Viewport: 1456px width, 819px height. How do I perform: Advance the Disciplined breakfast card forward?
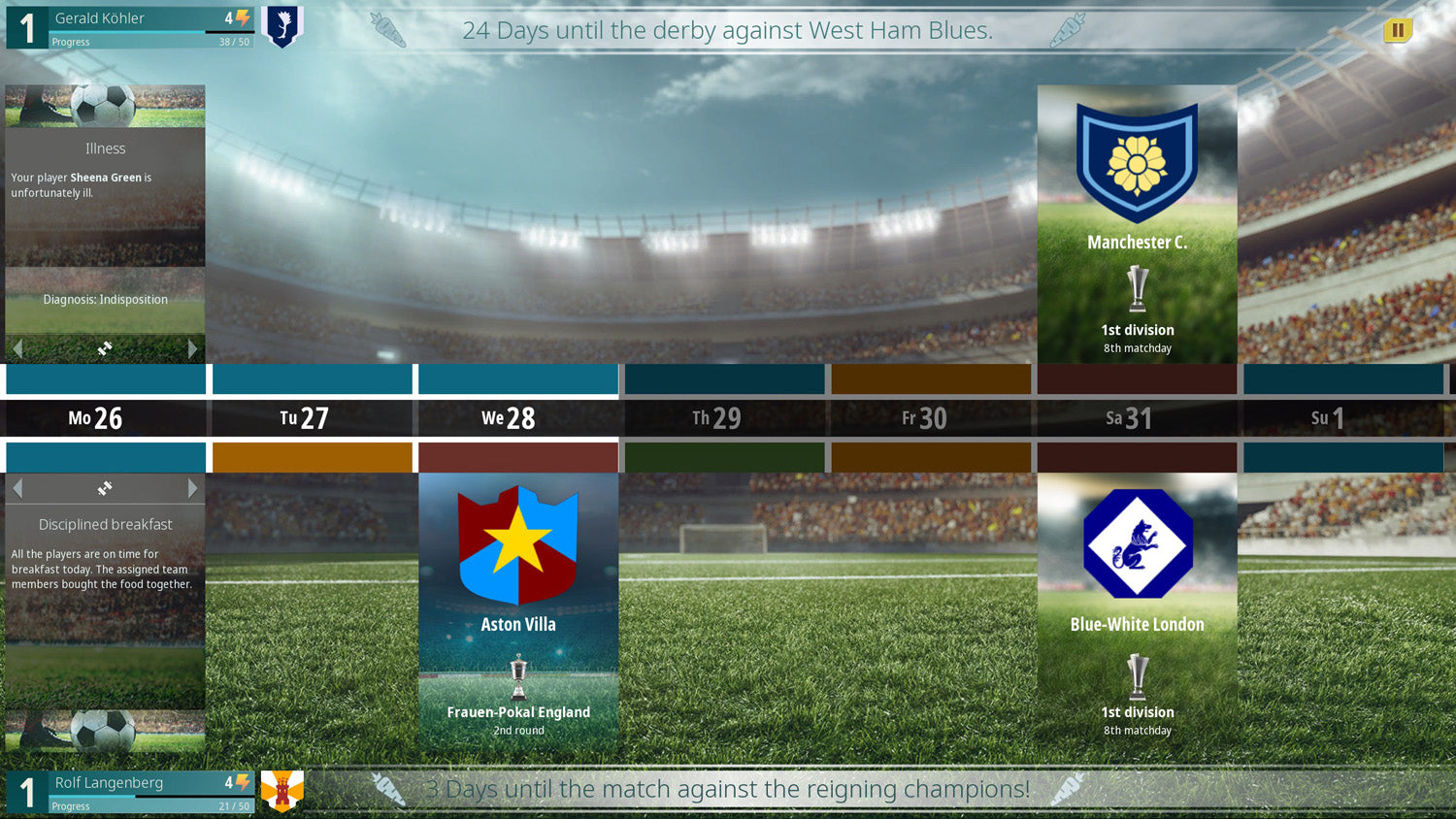pos(192,488)
